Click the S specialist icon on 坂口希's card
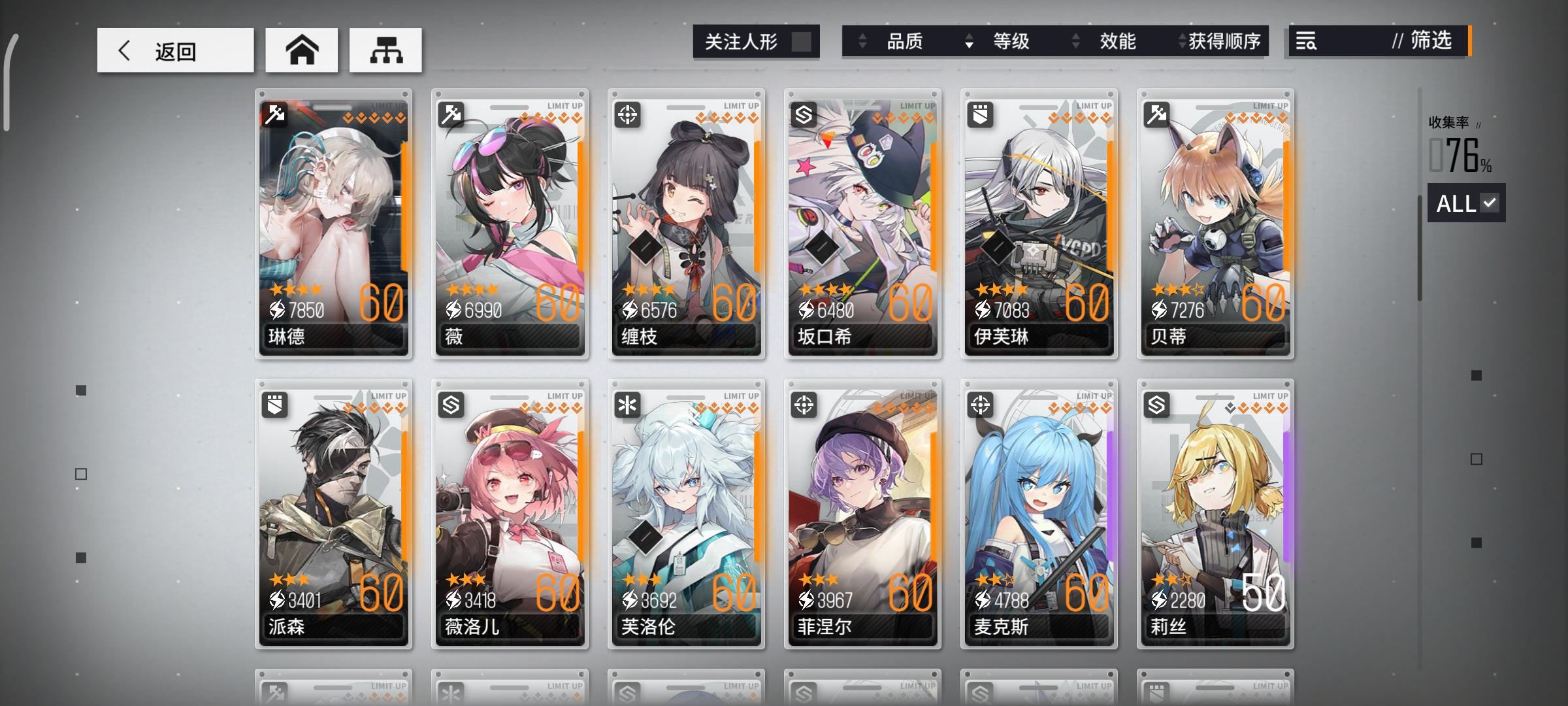 point(803,114)
